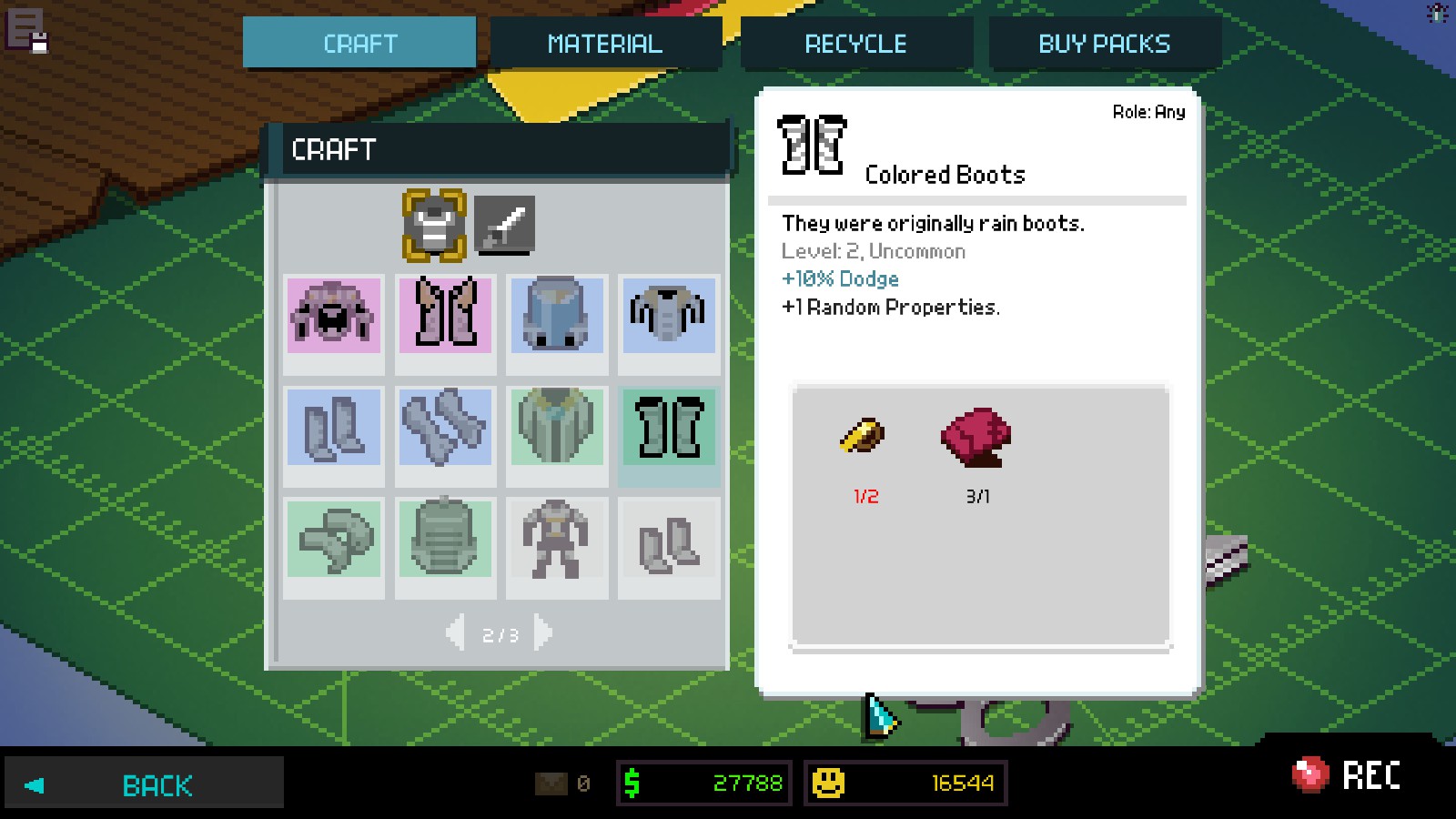The width and height of the screenshot is (1456, 819).
Task: Pick the gray full-body suit recipe
Action: pos(557,538)
